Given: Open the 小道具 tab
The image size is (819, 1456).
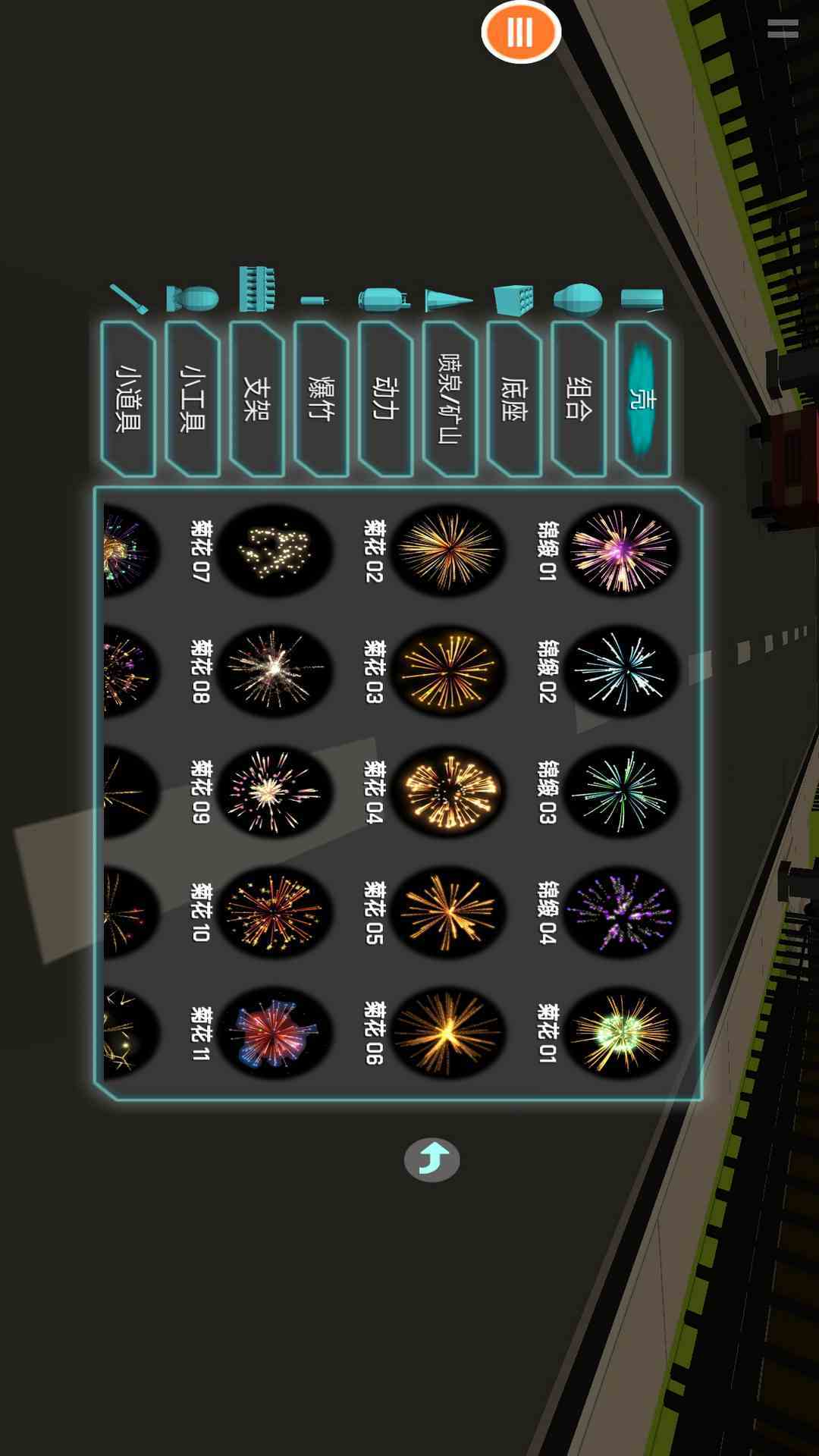Looking at the screenshot, I should click(127, 399).
